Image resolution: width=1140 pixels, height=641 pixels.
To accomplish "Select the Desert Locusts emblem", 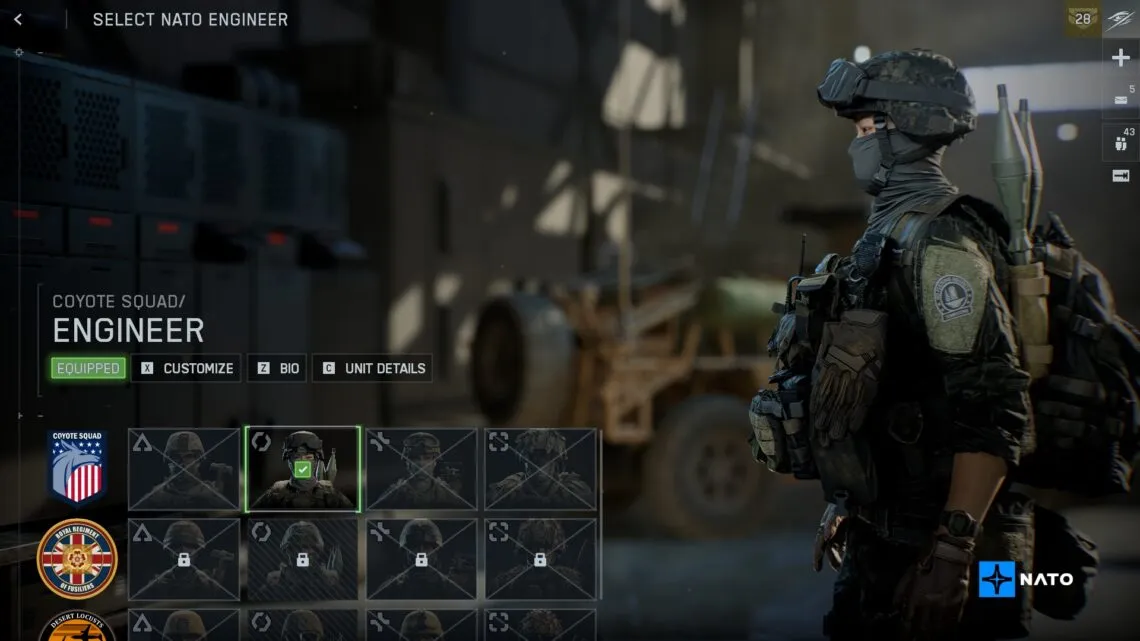I will [77, 628].
